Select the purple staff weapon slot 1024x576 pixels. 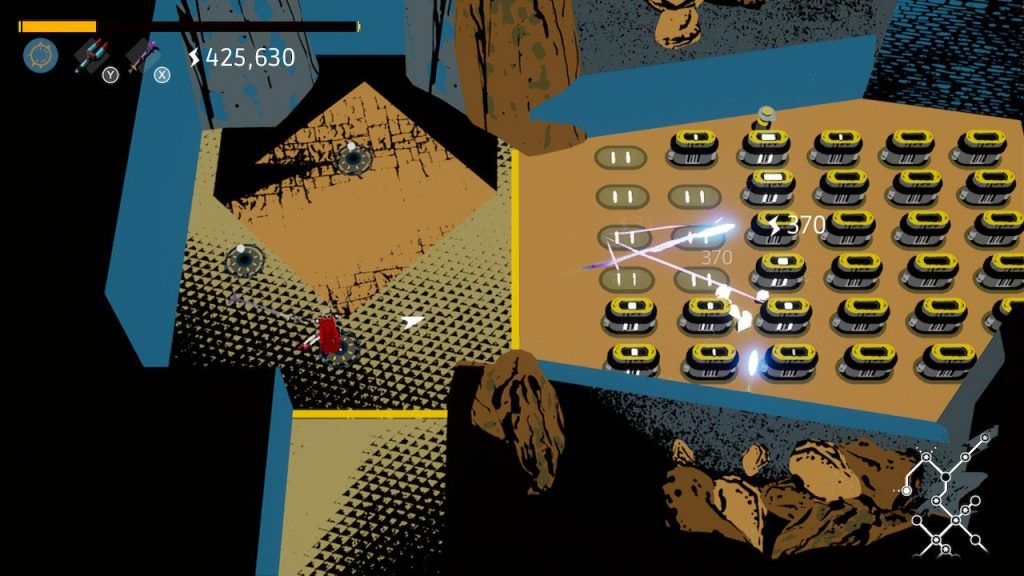coord(143,55)
